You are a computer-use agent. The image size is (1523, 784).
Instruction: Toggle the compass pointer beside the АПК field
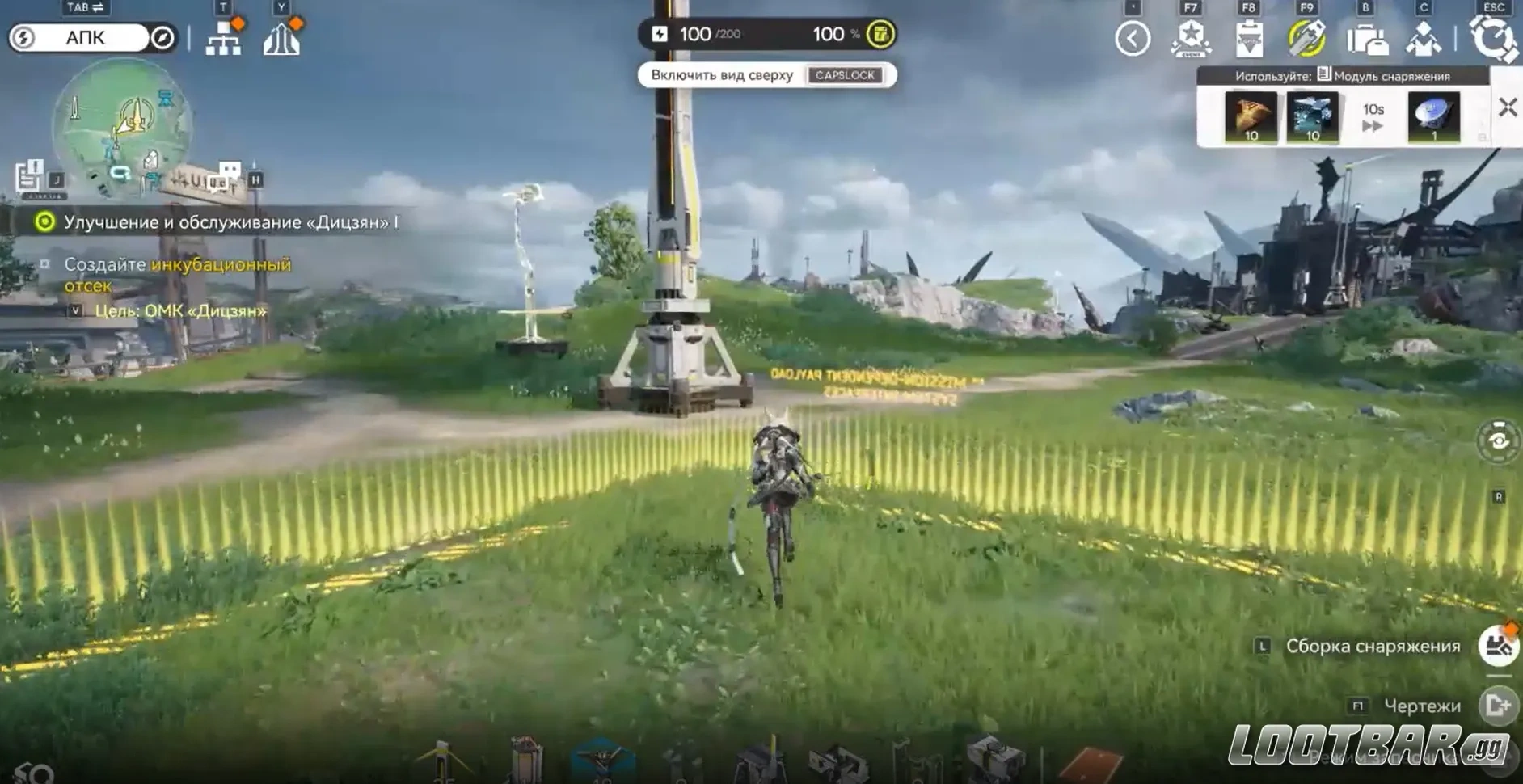click(x=162, y=38)
